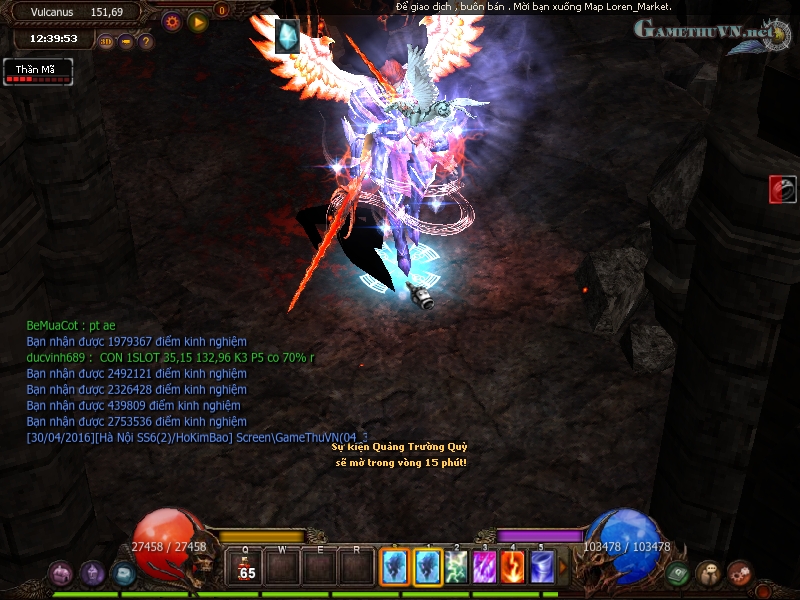
Task: Open the green book menu button
Action: tap(678, 574)
